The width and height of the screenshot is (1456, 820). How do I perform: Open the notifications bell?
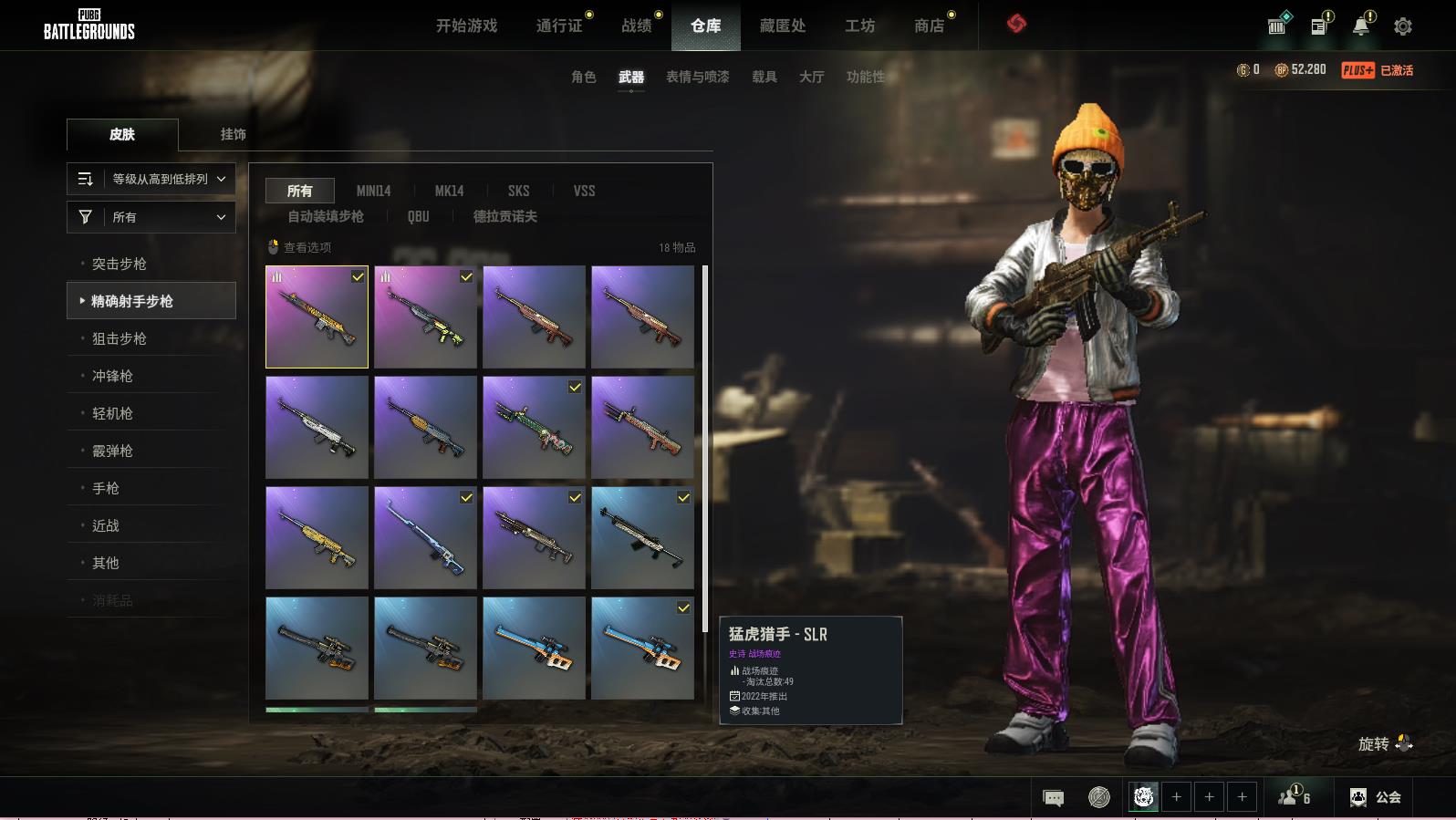pyautogui.click(x=1360, y=26)
